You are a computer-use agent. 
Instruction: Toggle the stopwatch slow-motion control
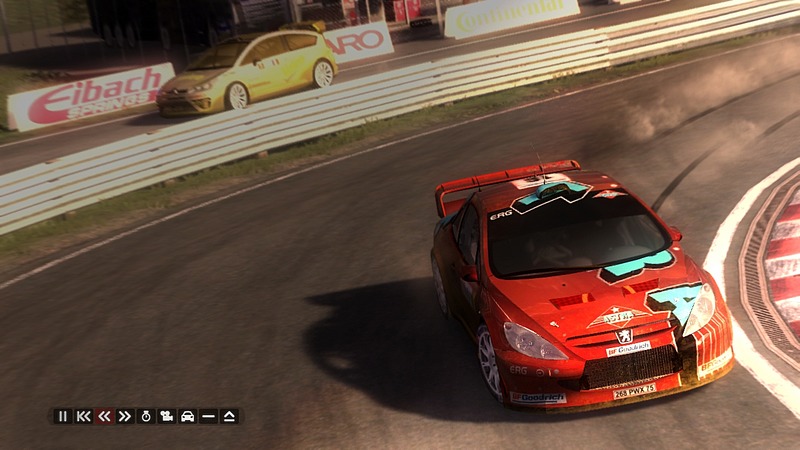[146, 416]
